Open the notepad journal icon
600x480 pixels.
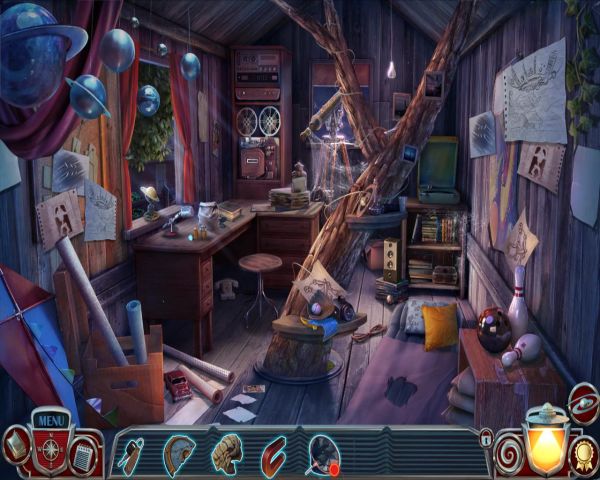[x=84, y=455]
